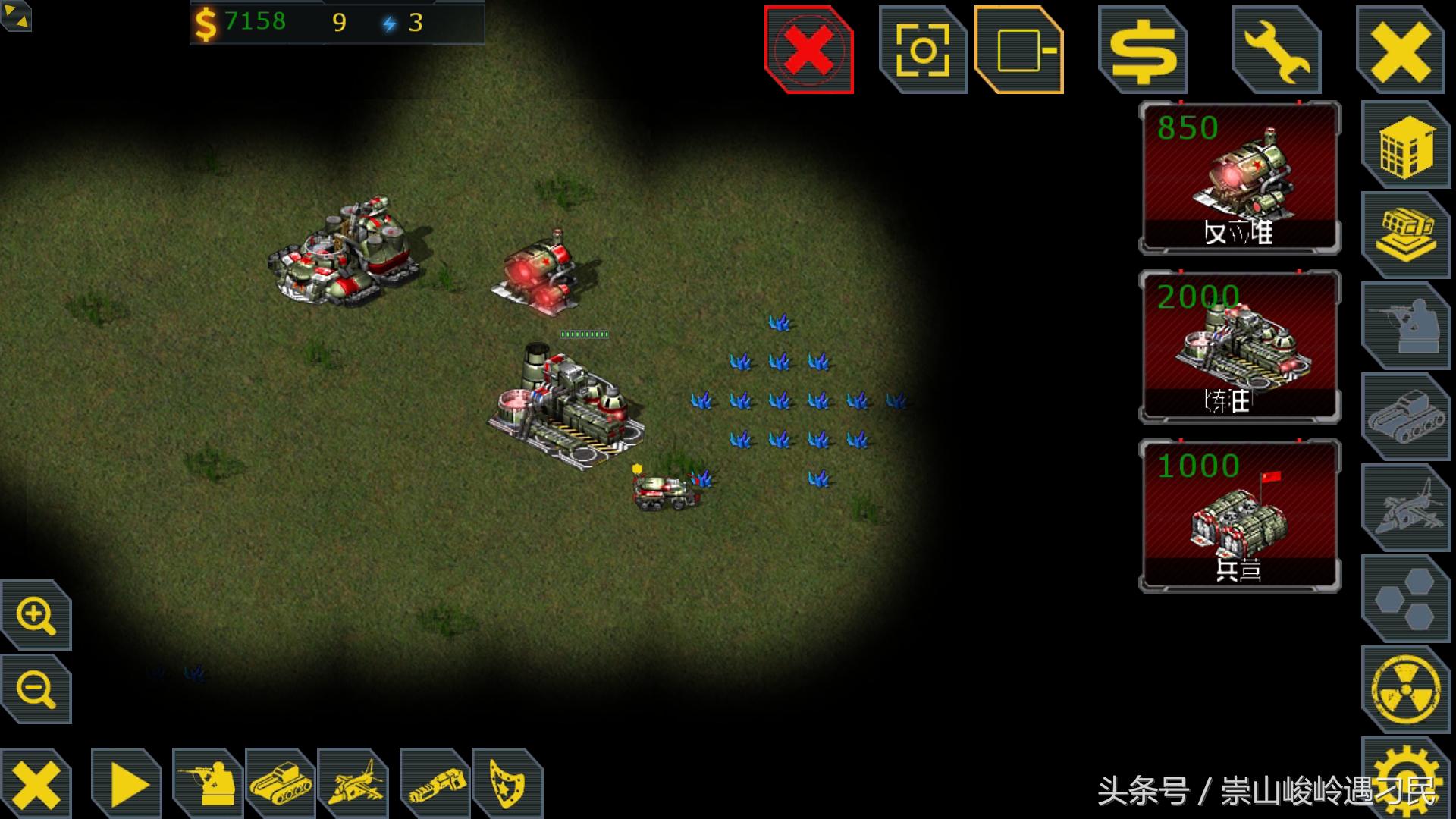The image size is (1456, 819).
Task: Build the 2000-cost refinery structure
Action: (x=1240, y=347)
